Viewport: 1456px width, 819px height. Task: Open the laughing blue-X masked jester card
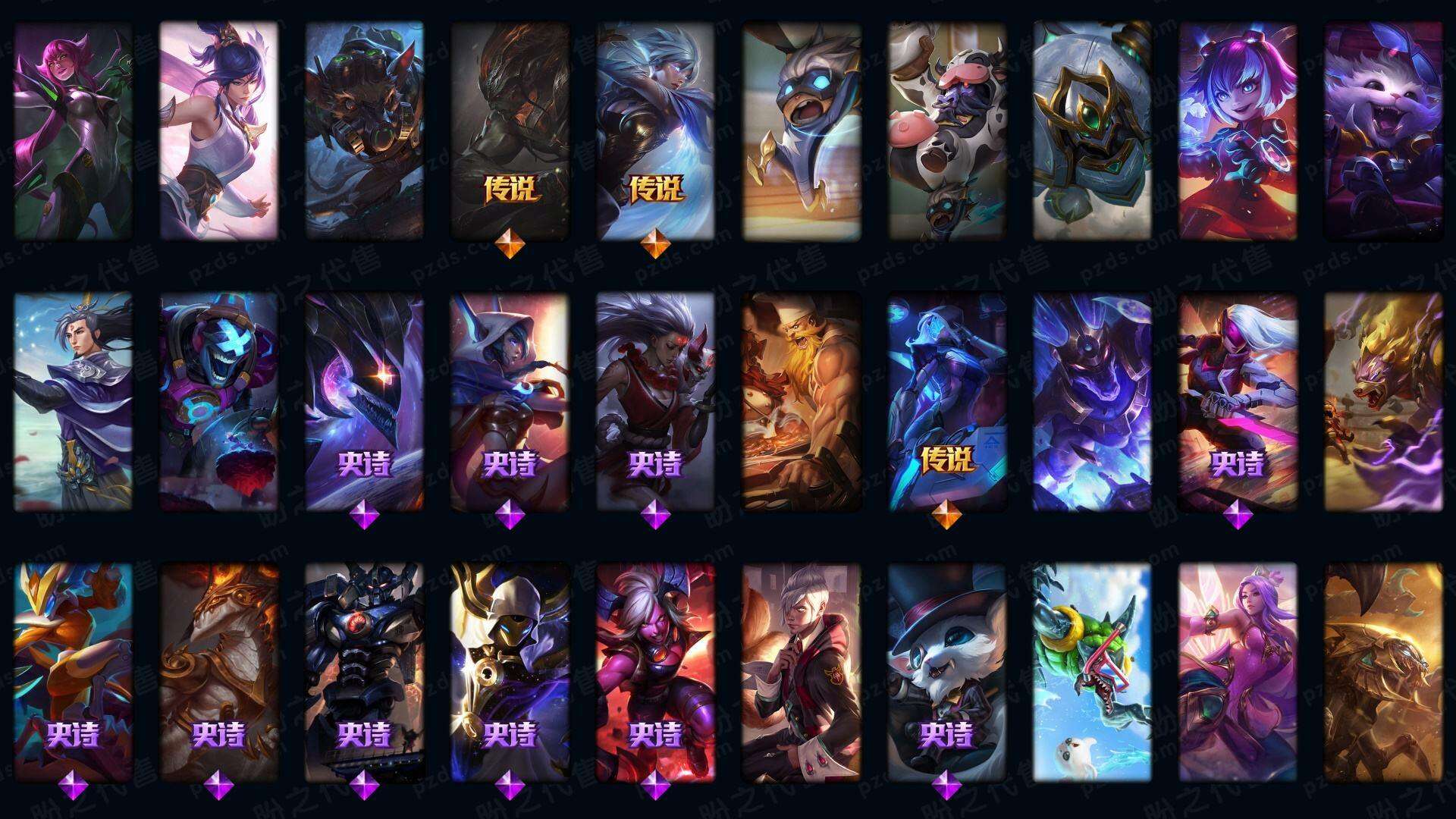coord(218,402)
